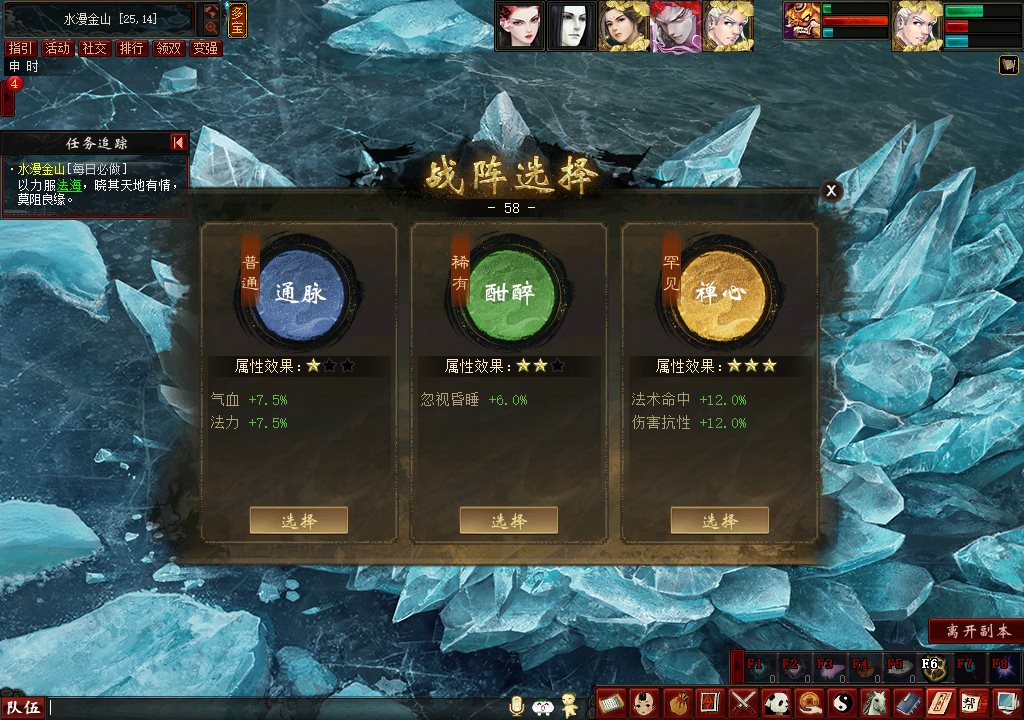
Task: Open the white horse mount icon
Action: click(875, 703)
